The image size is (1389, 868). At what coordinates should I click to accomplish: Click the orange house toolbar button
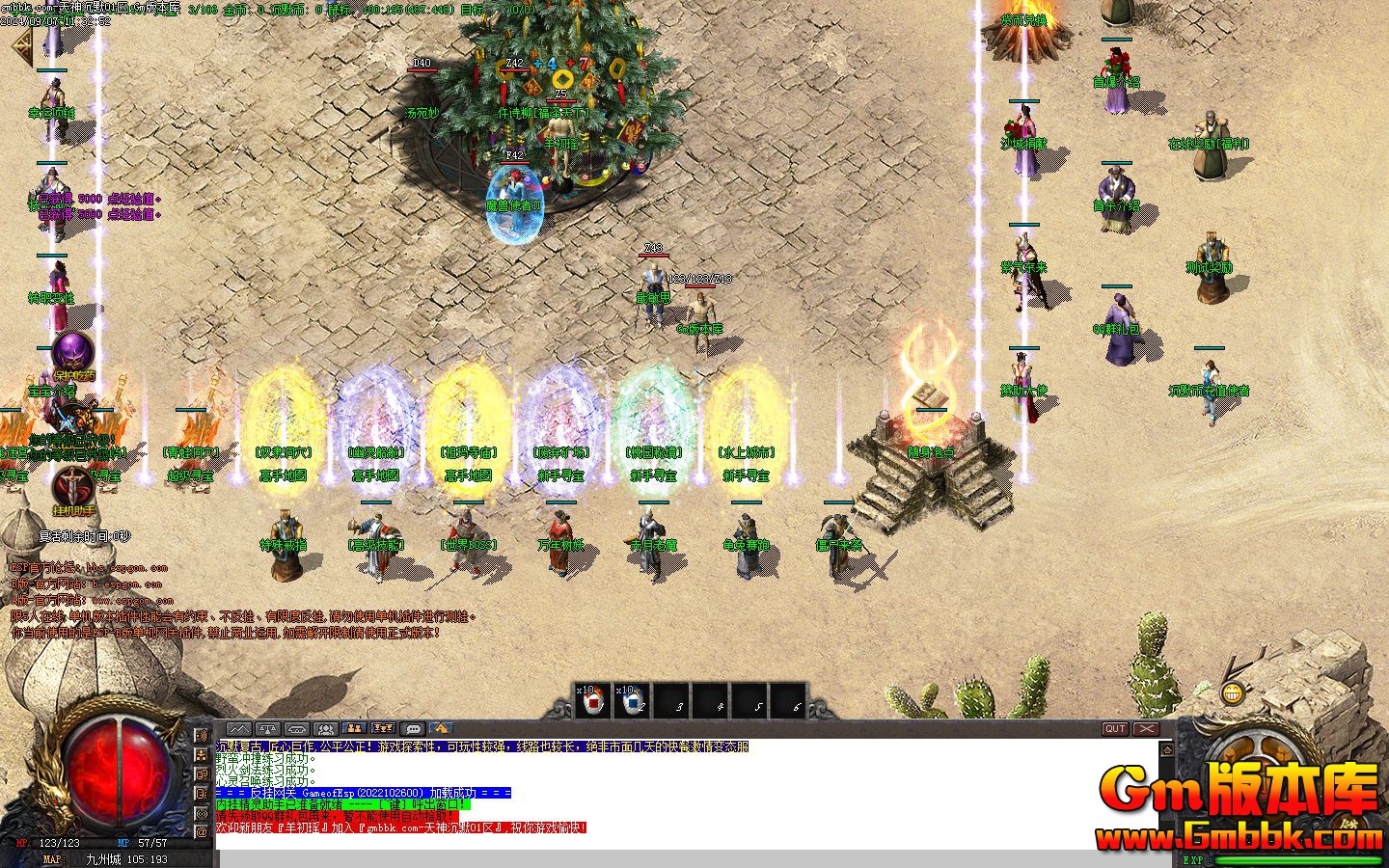pos(442,729)
